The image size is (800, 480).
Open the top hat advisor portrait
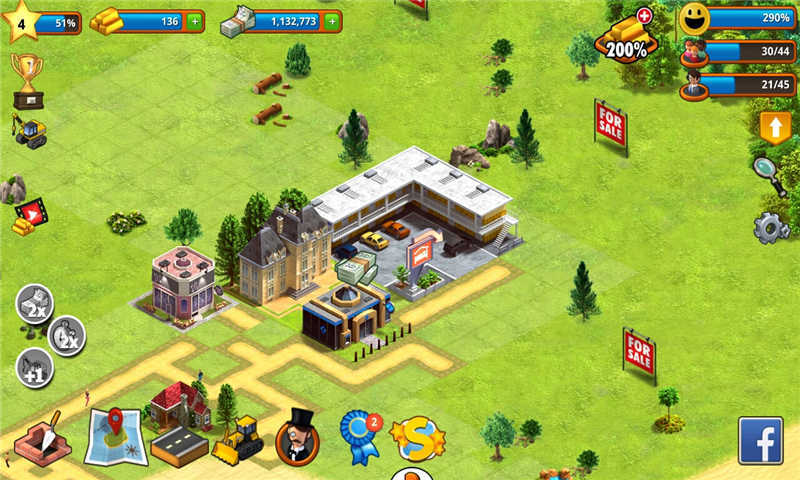[x=297, y=435]
